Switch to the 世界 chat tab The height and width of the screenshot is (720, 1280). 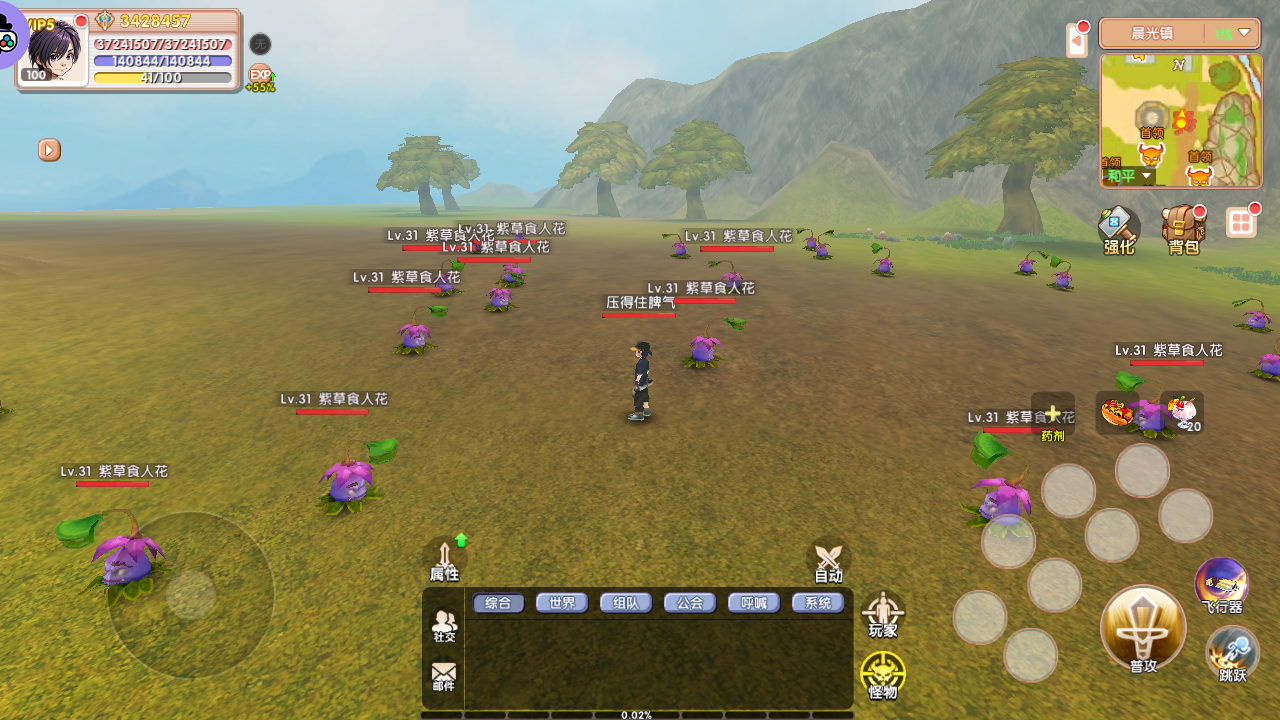[x=562, y=603]
